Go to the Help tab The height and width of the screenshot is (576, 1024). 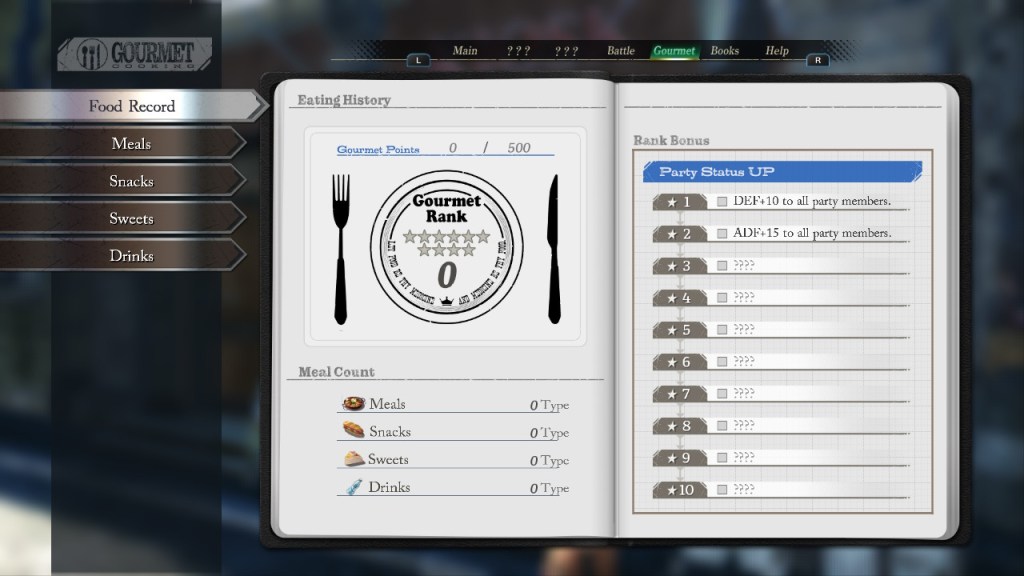pyautogui.click(x=777, y=51)
